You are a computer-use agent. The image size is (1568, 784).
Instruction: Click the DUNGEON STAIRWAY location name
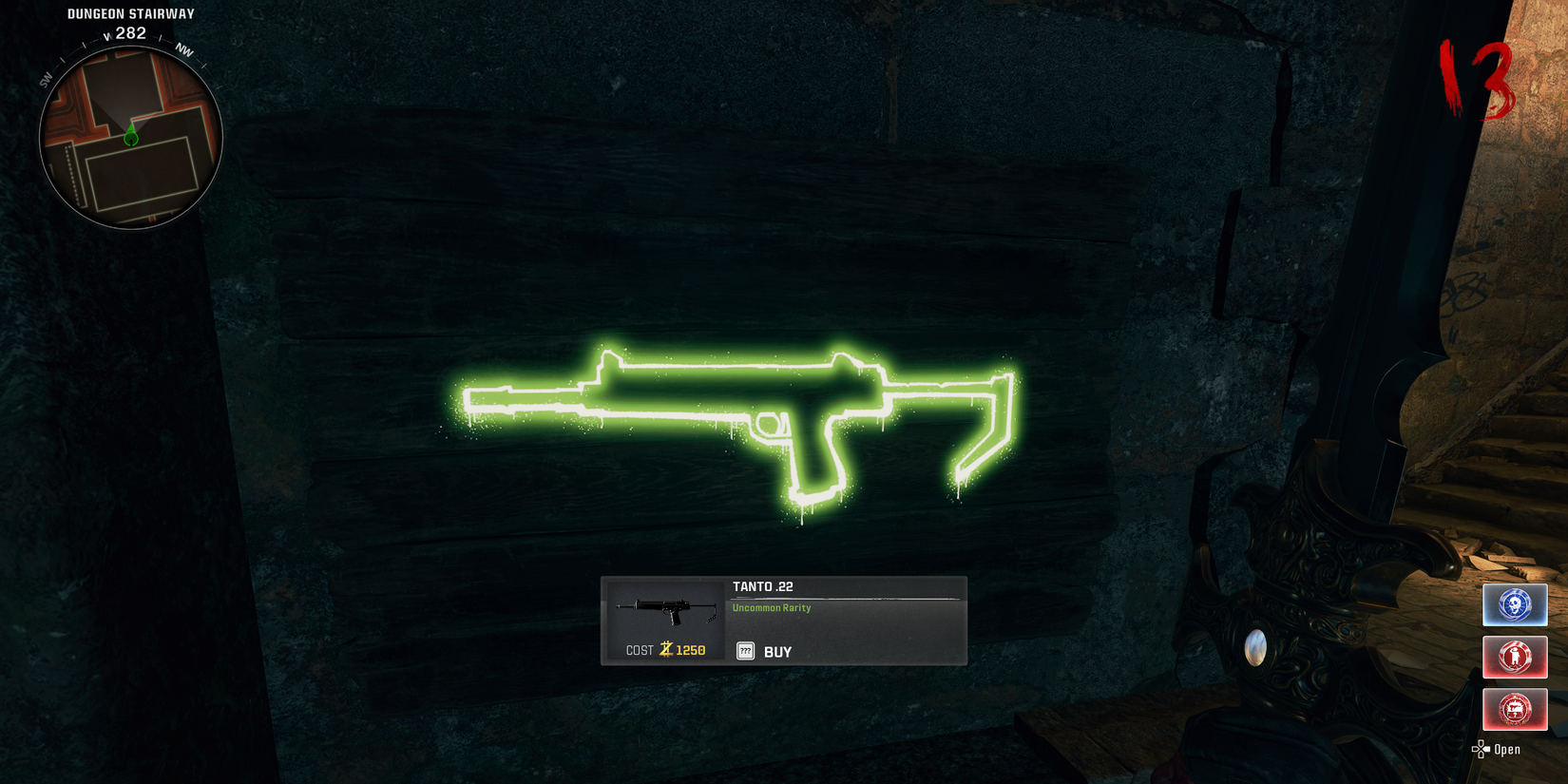click(x=129, y=13)
